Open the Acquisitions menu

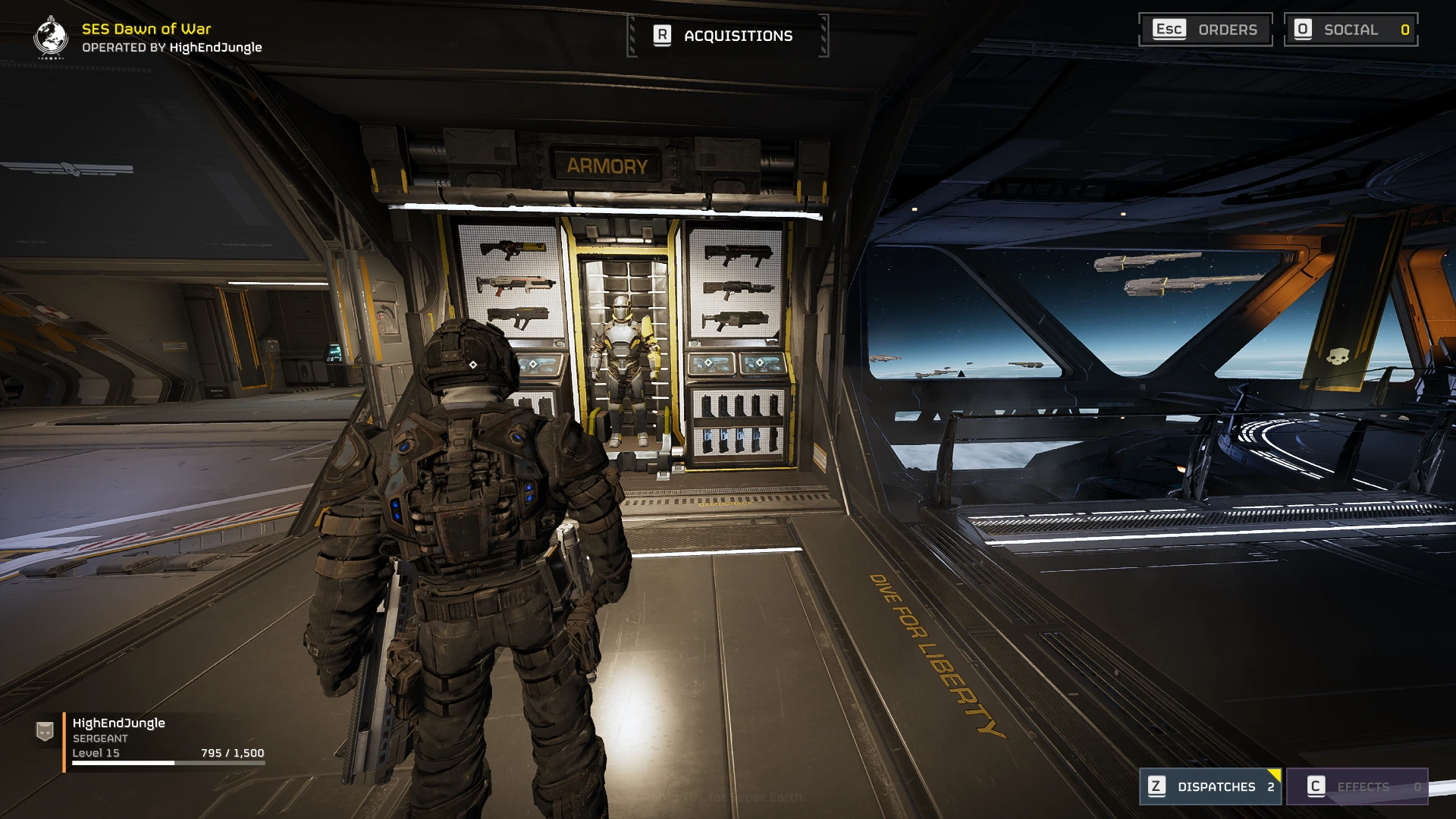pos(727,36)
